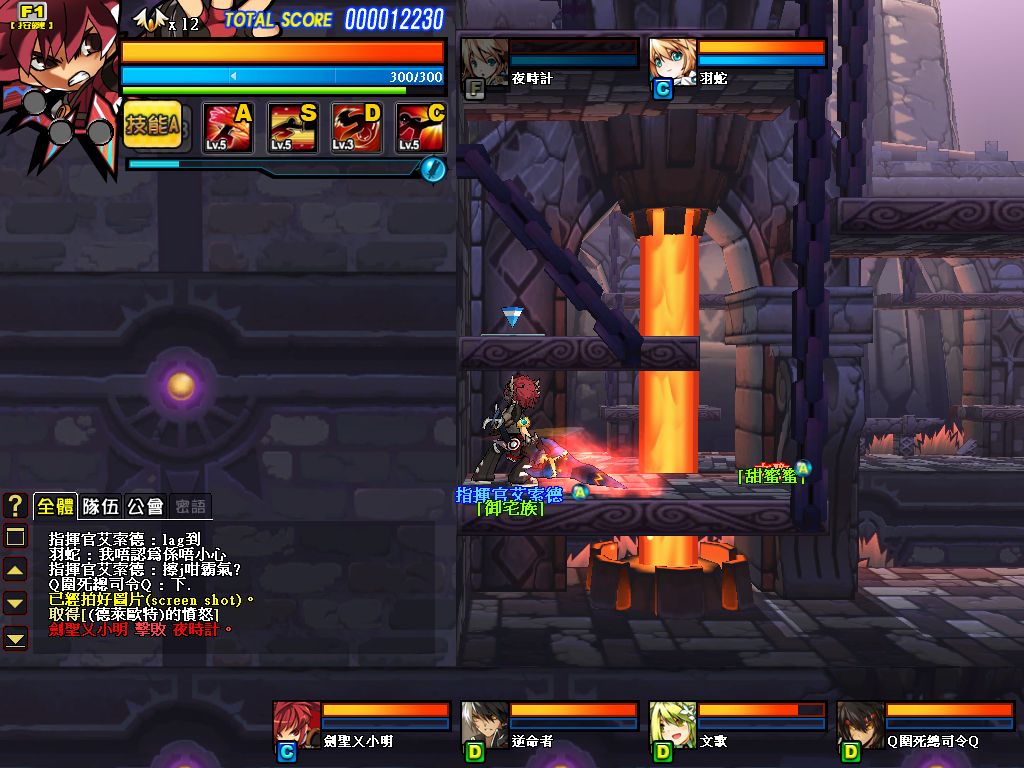Switch to the 密語 whisper chat tab

pos(188,506)
